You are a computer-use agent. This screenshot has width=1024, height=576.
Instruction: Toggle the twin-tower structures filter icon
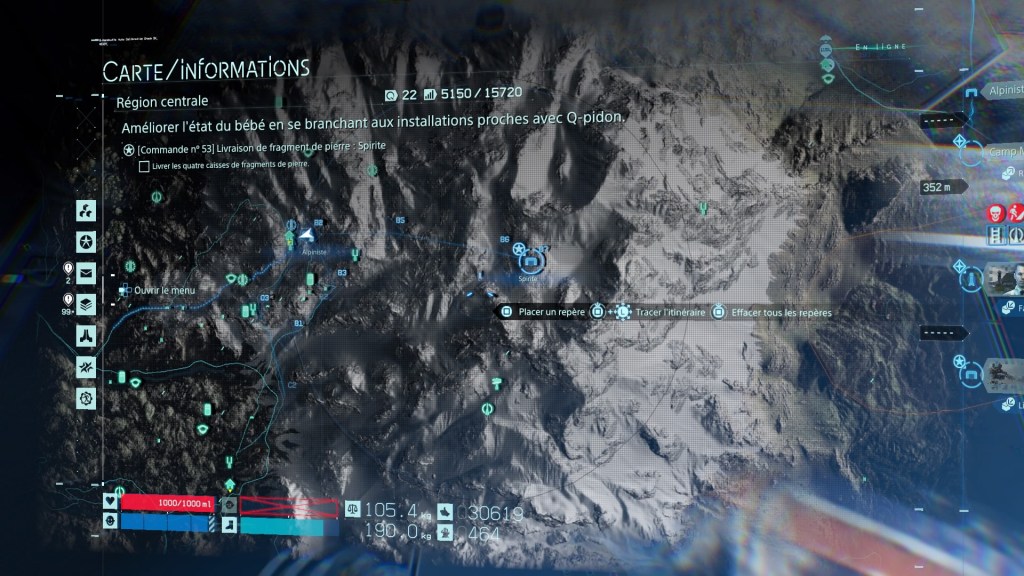point(87,335)
